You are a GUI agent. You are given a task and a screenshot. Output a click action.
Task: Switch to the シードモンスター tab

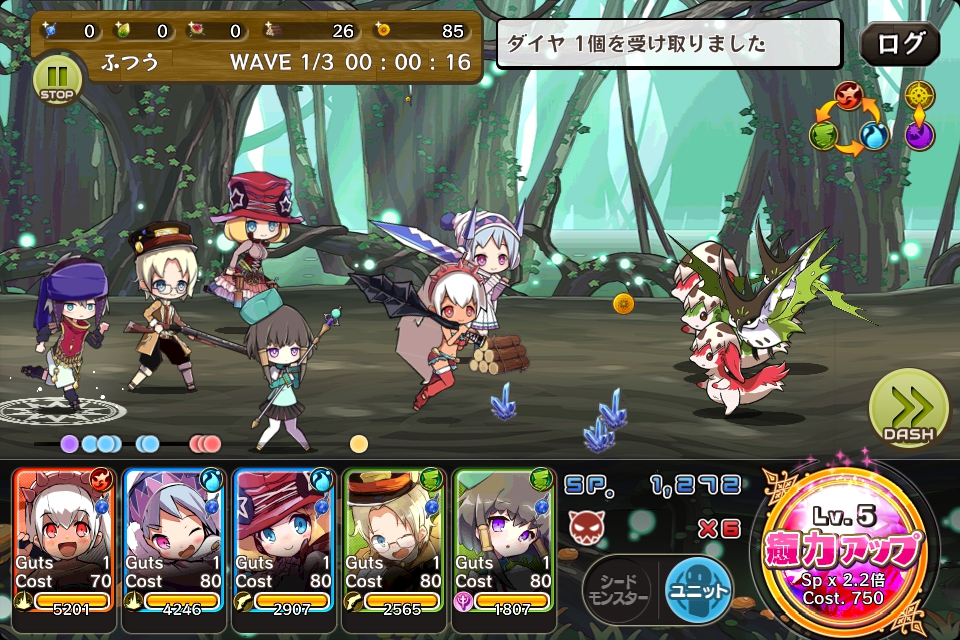[618, 588]
